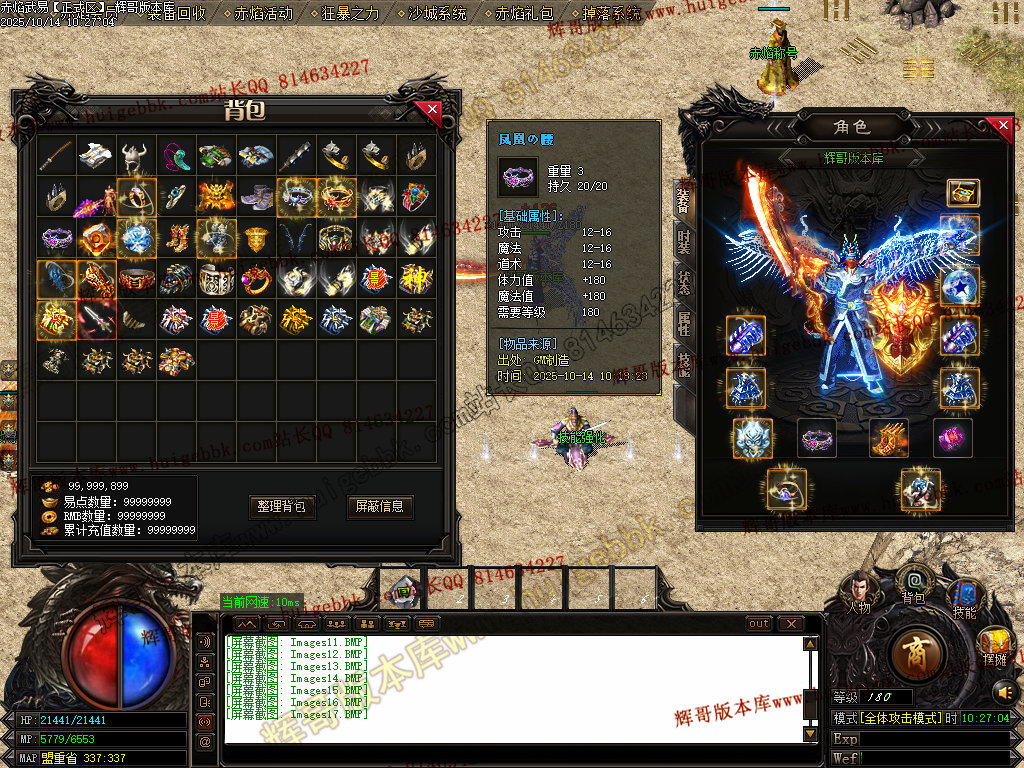The height and width of the screenshot is (768, 1024).
Task: Open the 狂暴之力 menu
Action: (x=351, y=13)
